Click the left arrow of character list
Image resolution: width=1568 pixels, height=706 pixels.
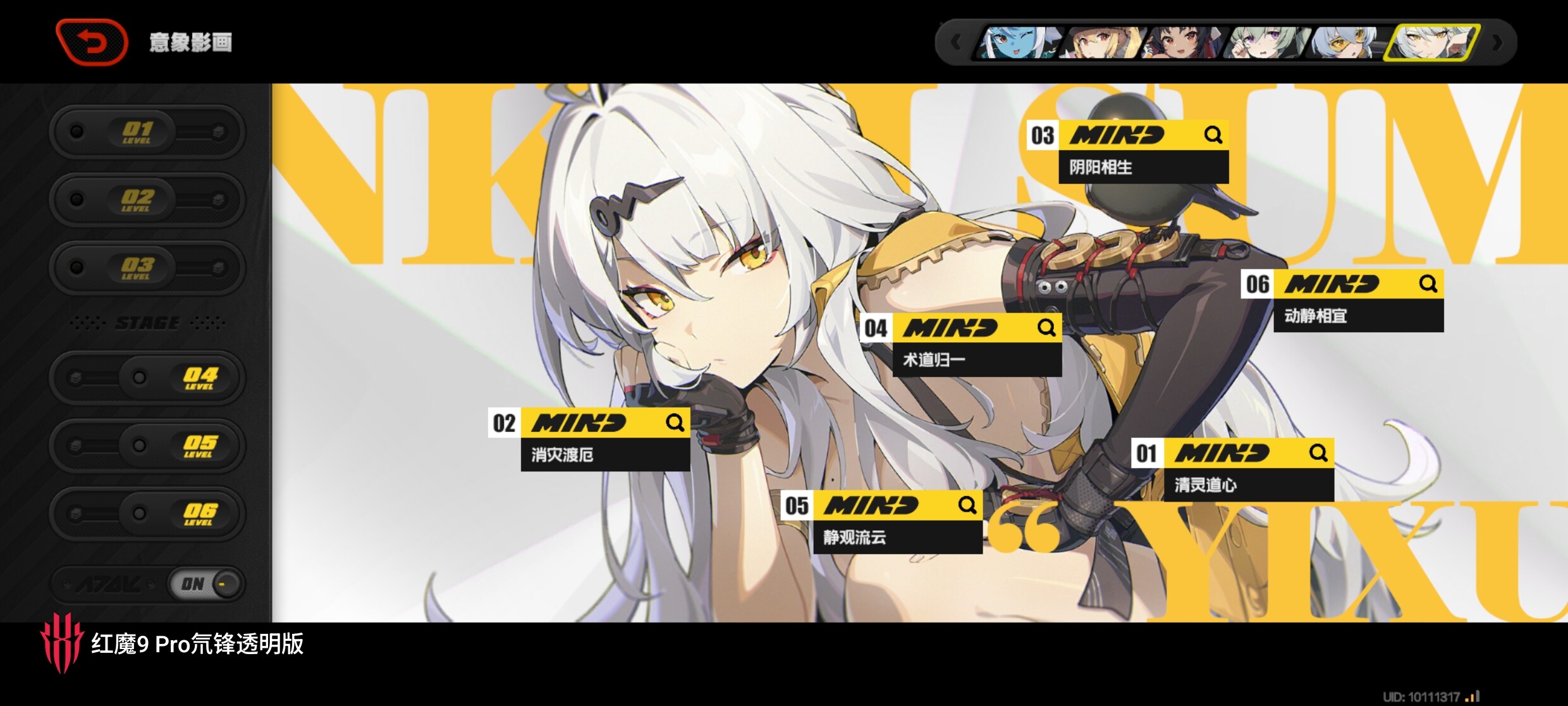(956, 43)
